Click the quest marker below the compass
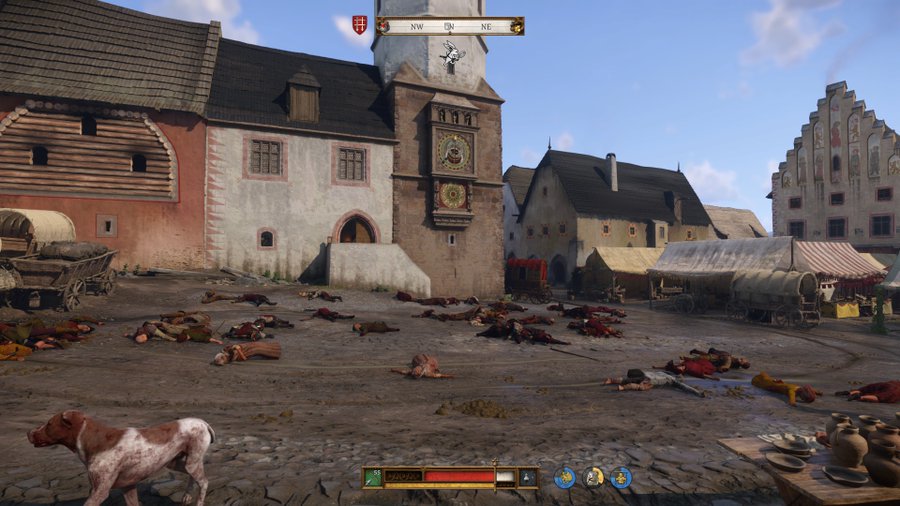This screenshot has width=900, height=506. (x=453, y=53)
